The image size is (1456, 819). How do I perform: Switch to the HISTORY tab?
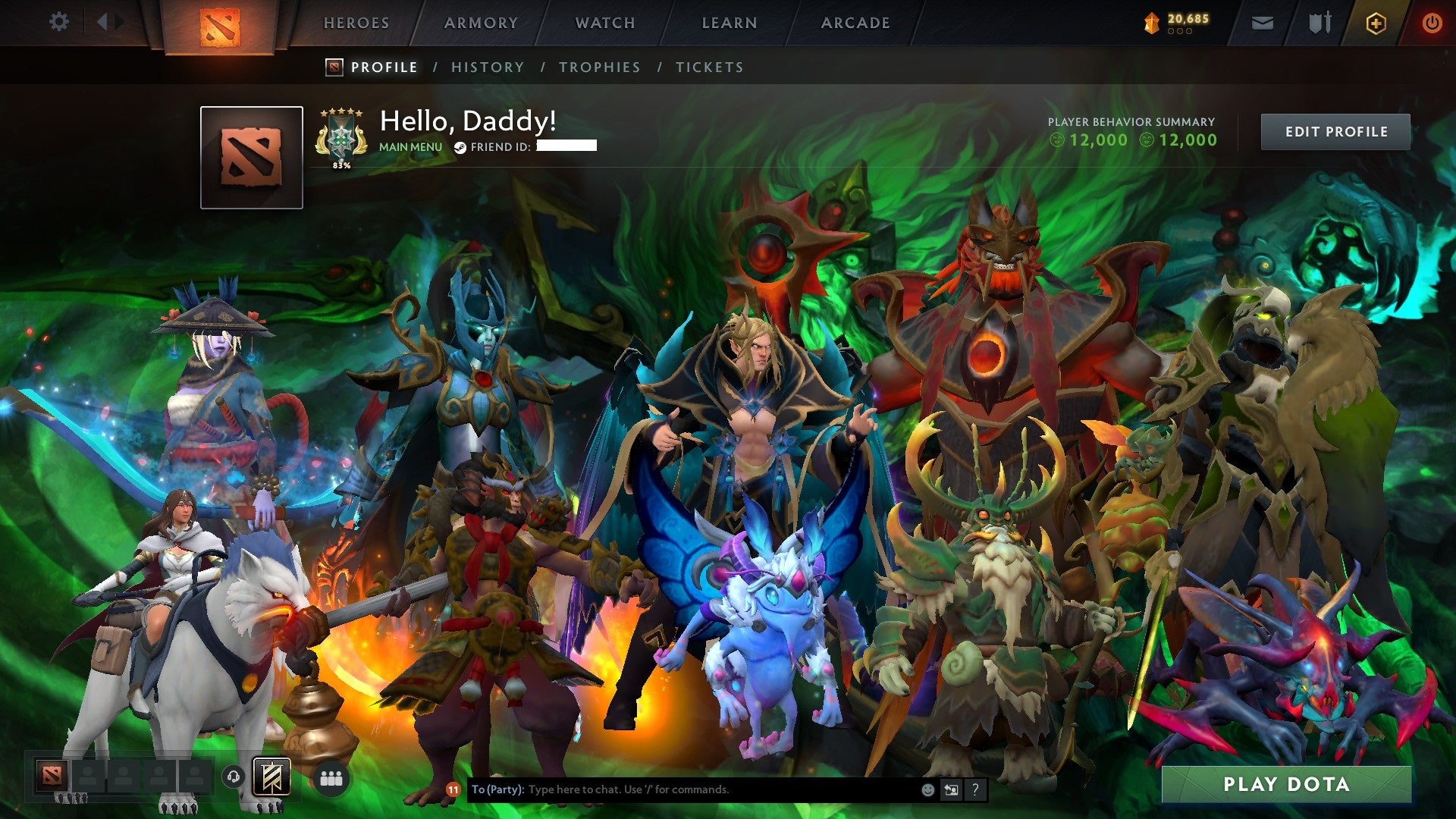point(488,67)
